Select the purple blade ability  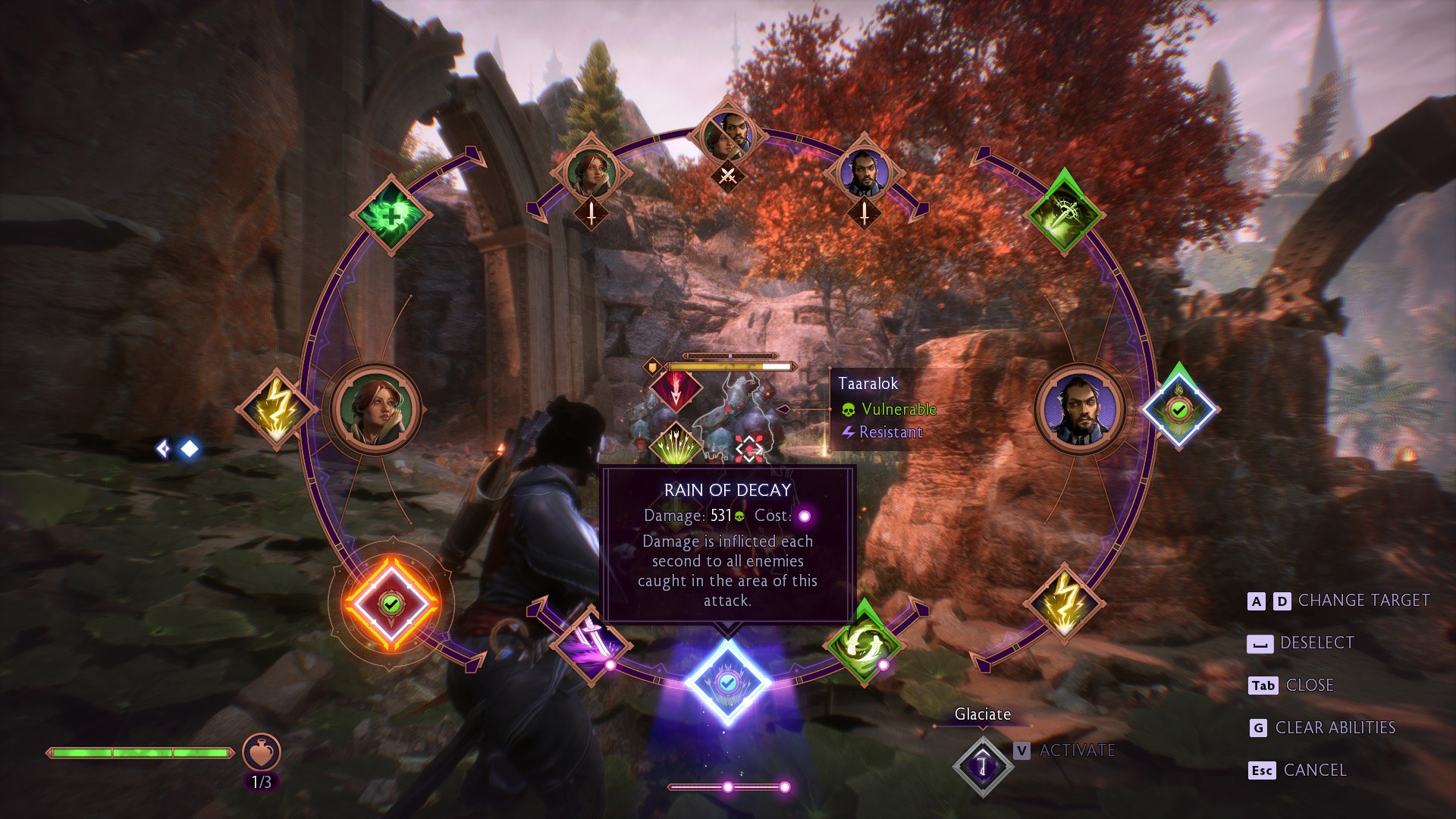[591, 645]
